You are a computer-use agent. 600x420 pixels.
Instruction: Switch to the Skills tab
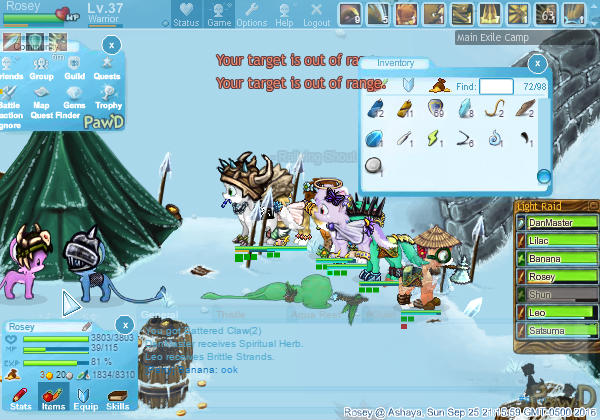click(x=117, y=397)
